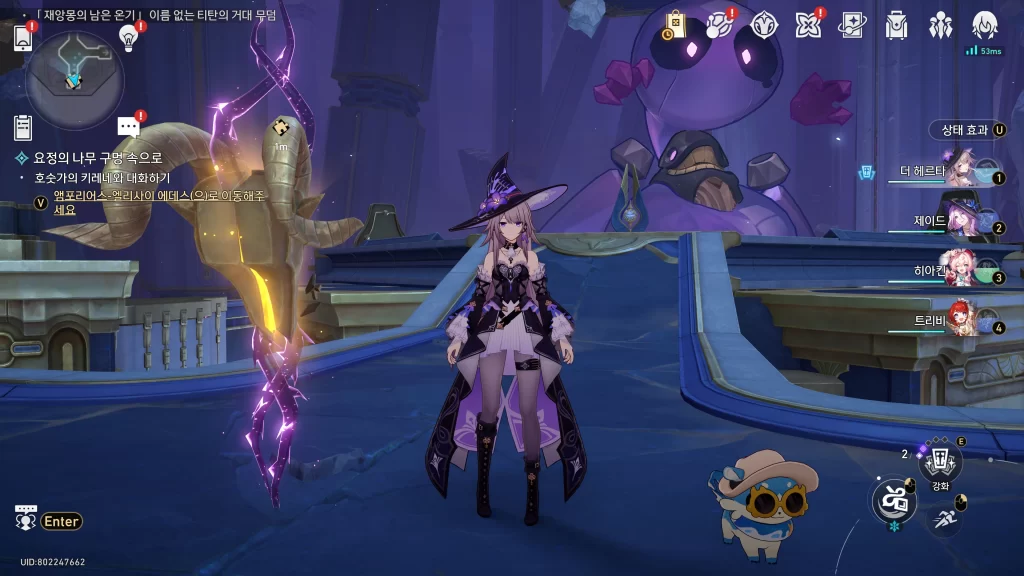Open the backpack inventory icon

896,25
